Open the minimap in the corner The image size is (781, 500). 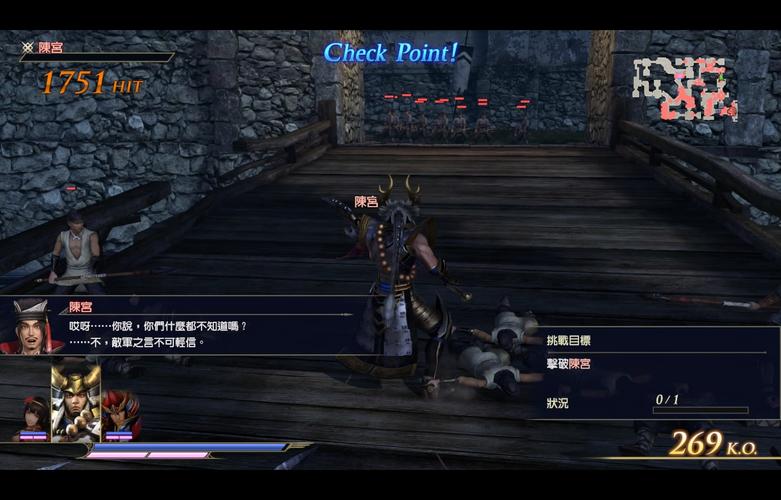685,89
